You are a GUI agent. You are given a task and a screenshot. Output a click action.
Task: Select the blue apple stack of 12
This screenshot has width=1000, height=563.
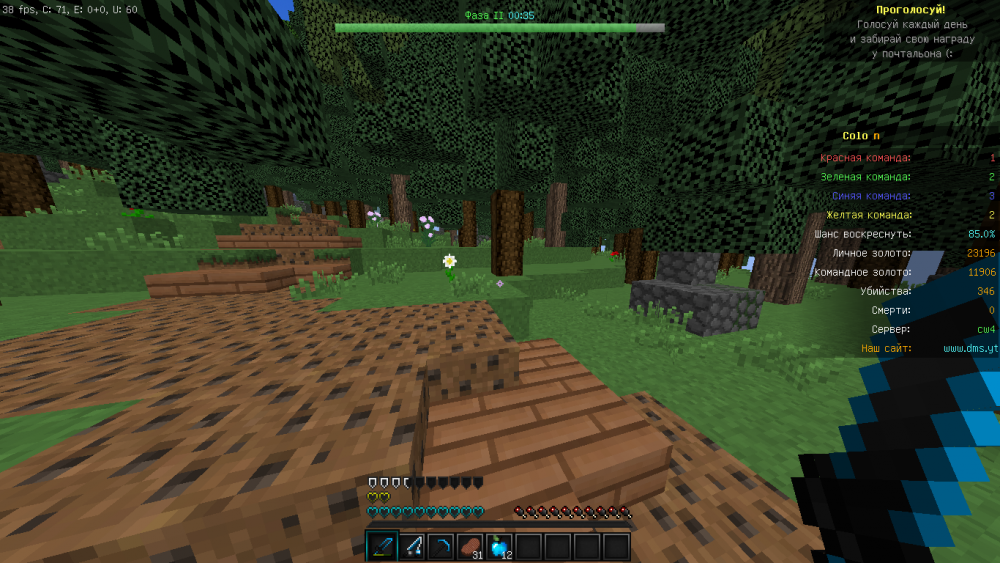pos(498,546)
